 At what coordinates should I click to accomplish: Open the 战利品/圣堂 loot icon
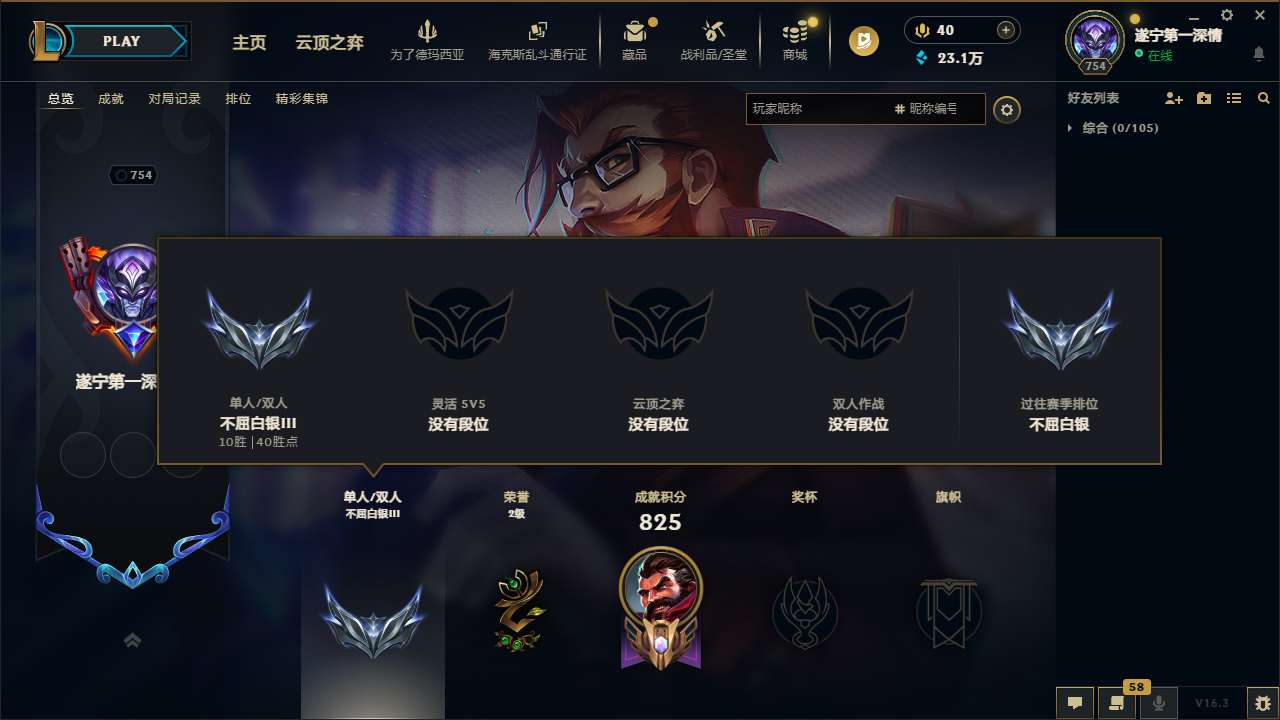(714, 32)
